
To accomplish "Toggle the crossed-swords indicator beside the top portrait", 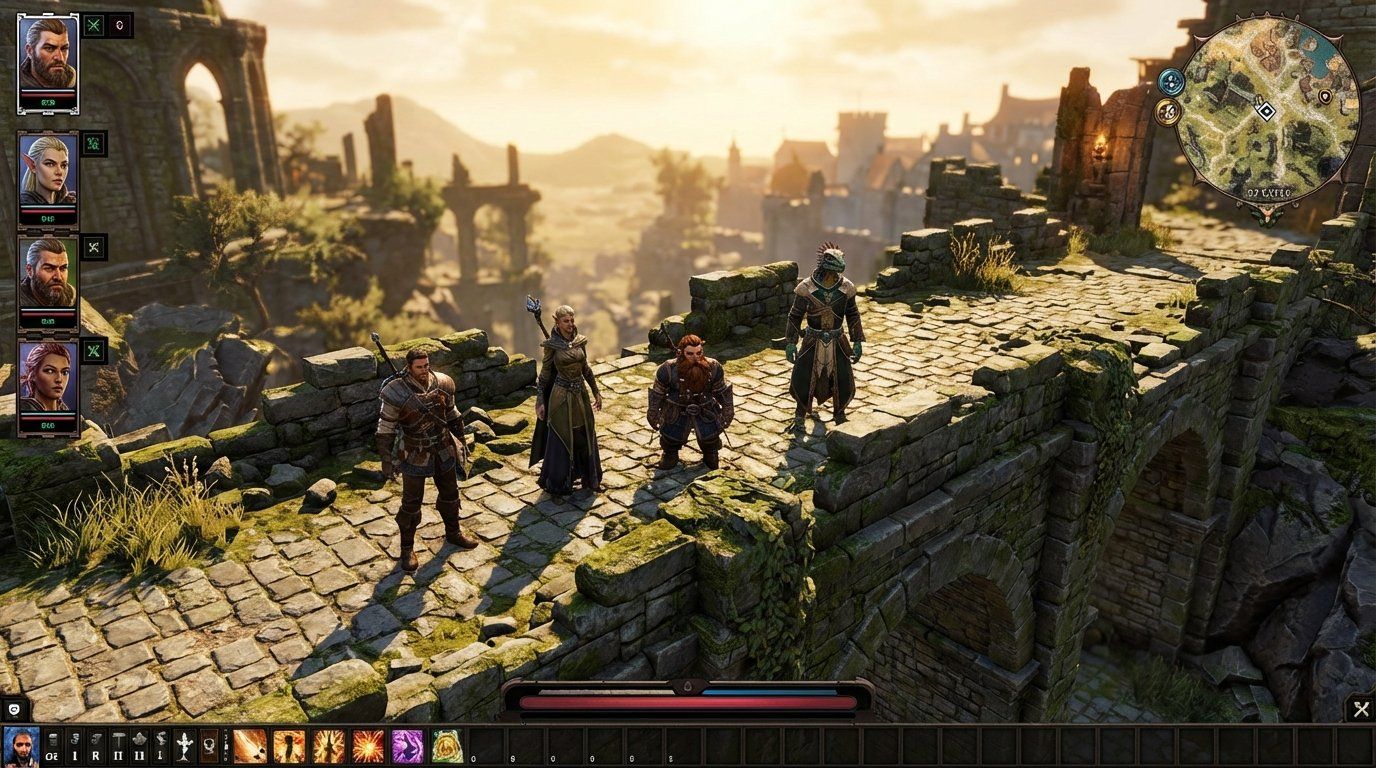I will [93, 26].
